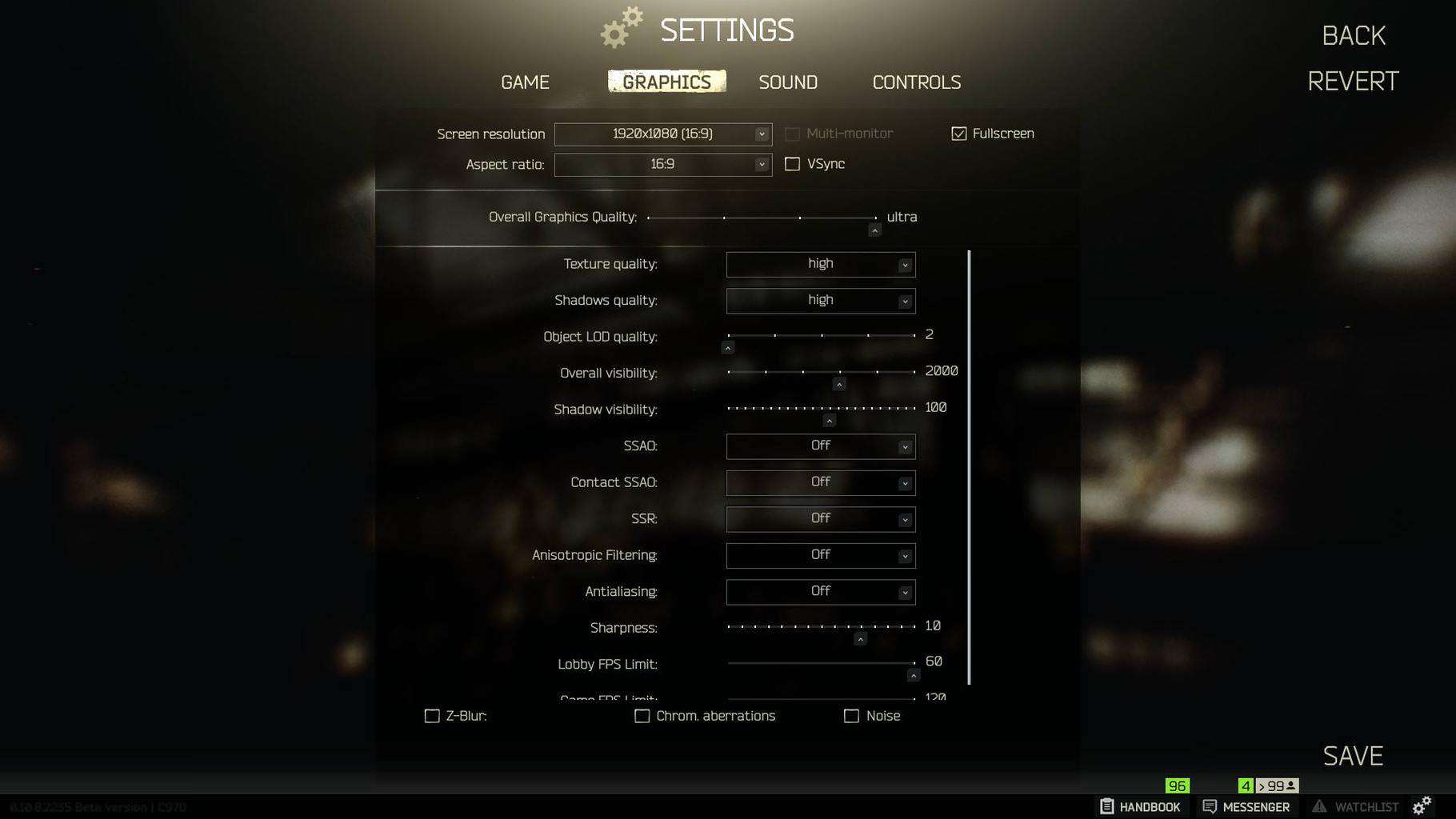Open the Messenger panel
1456x819 pixels.
[x=1248, y=807]
